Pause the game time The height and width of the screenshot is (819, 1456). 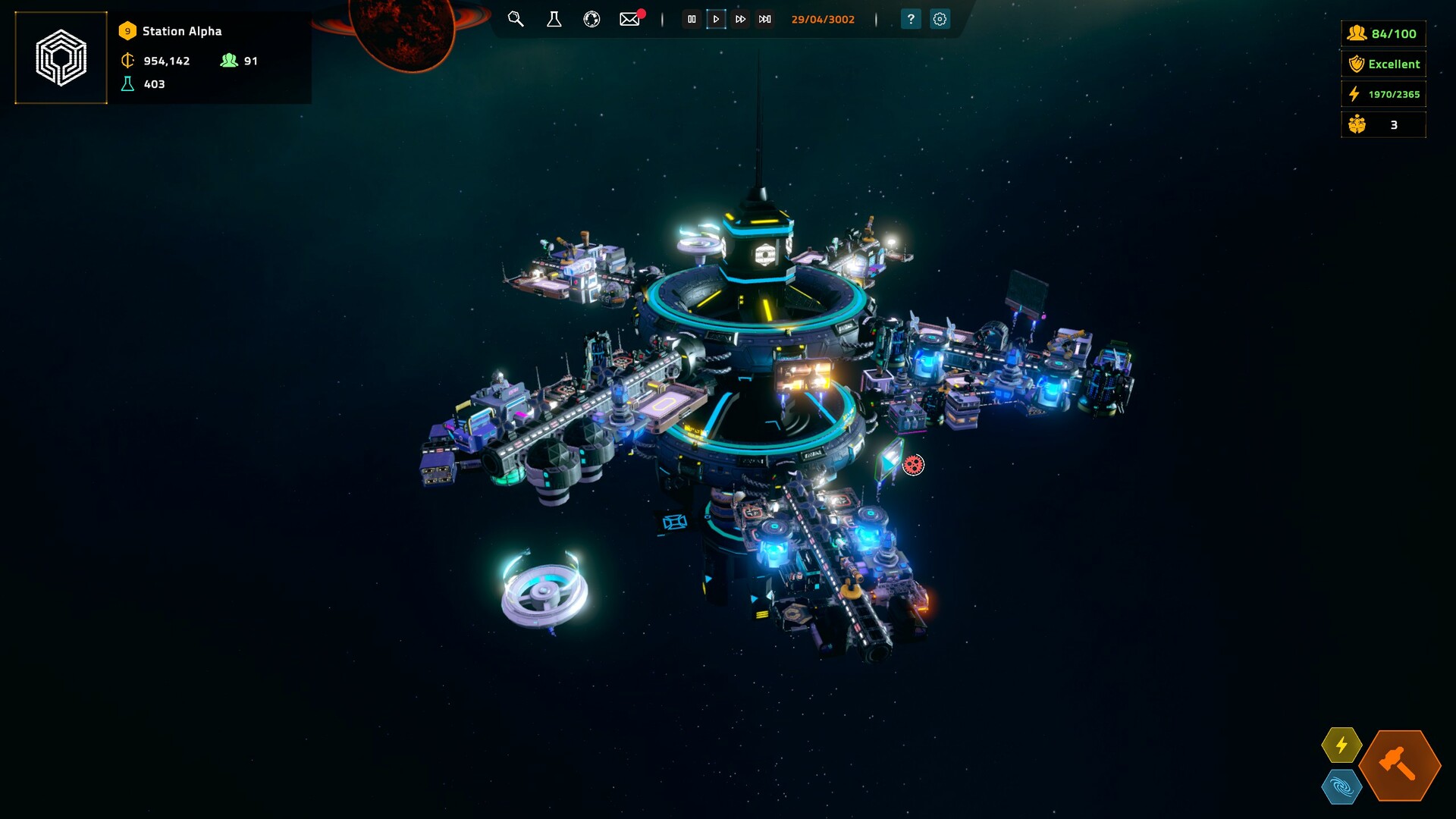[x=692, y=20]
